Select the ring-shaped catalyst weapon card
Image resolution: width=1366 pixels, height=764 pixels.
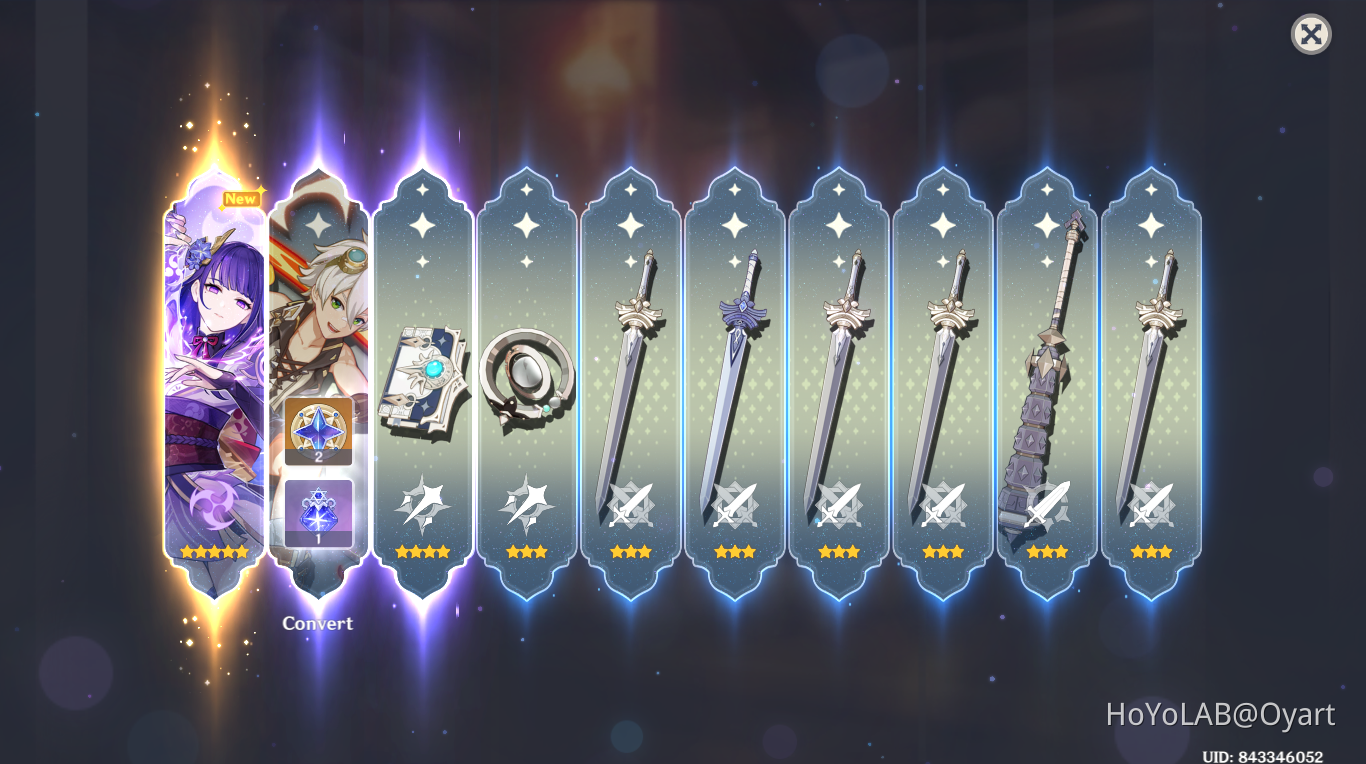tap(528, 380)
